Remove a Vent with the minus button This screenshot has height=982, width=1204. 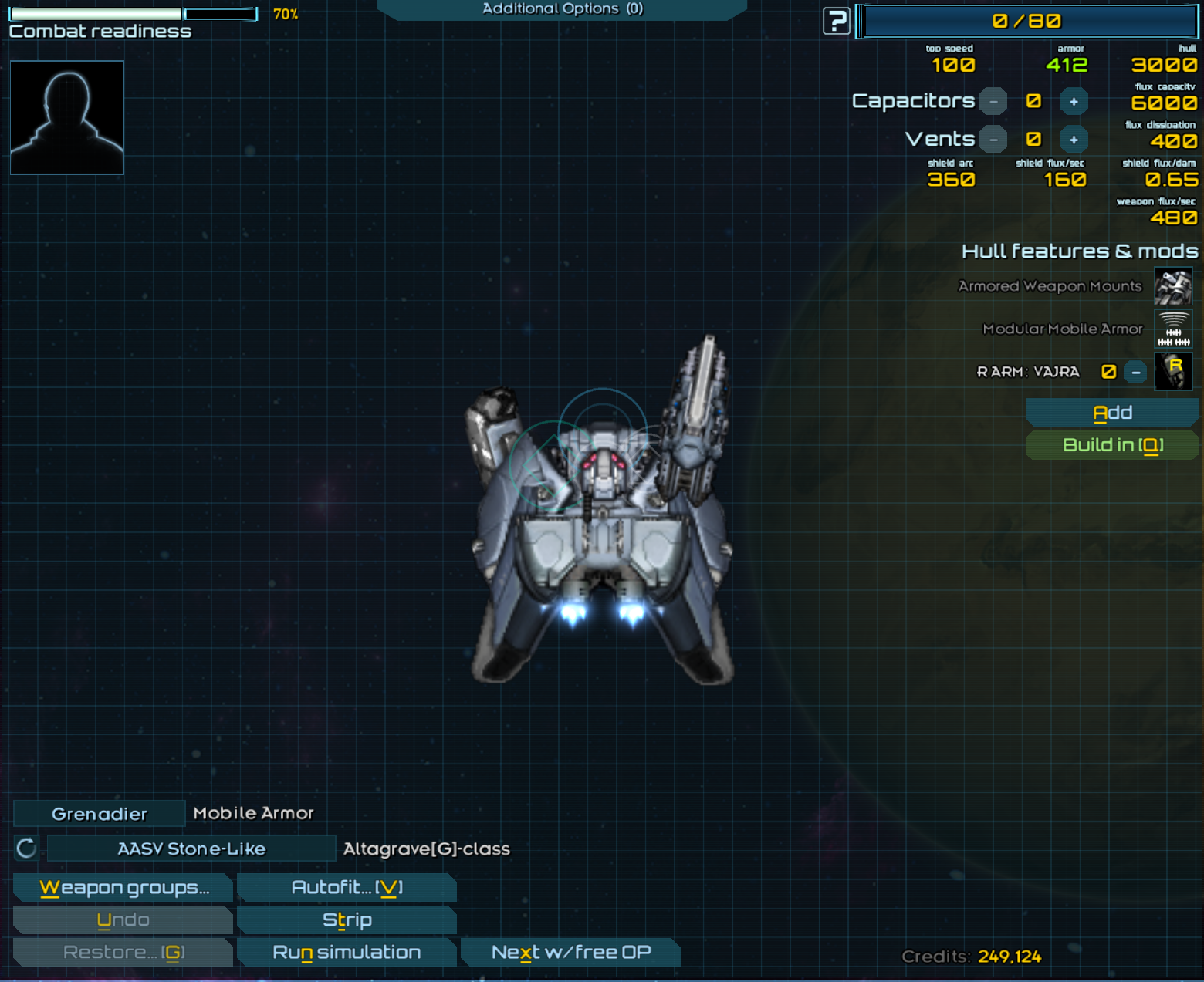(993, 140)
